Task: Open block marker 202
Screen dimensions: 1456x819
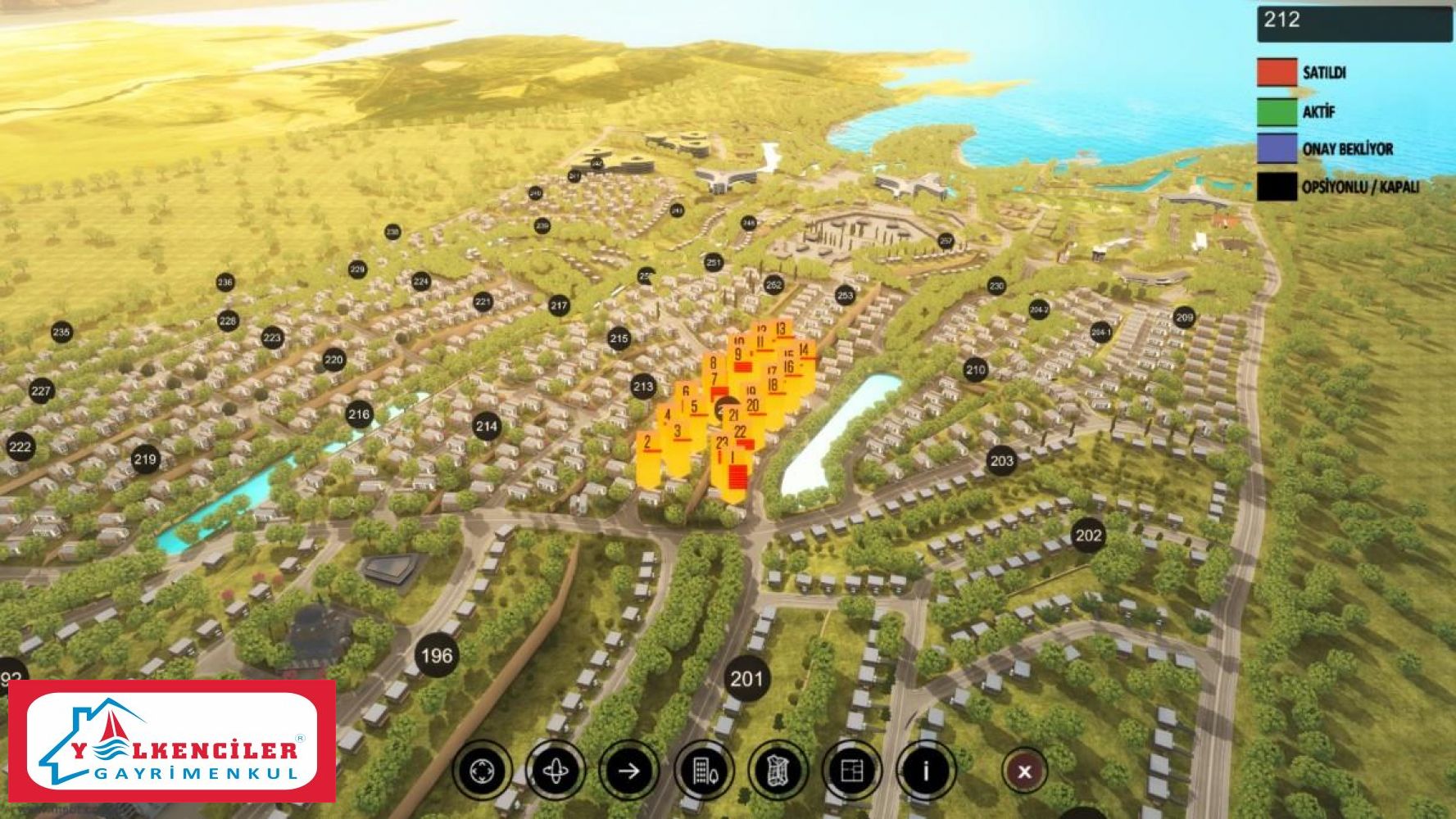Action: pyautogui.click(x=1088, y=536)
